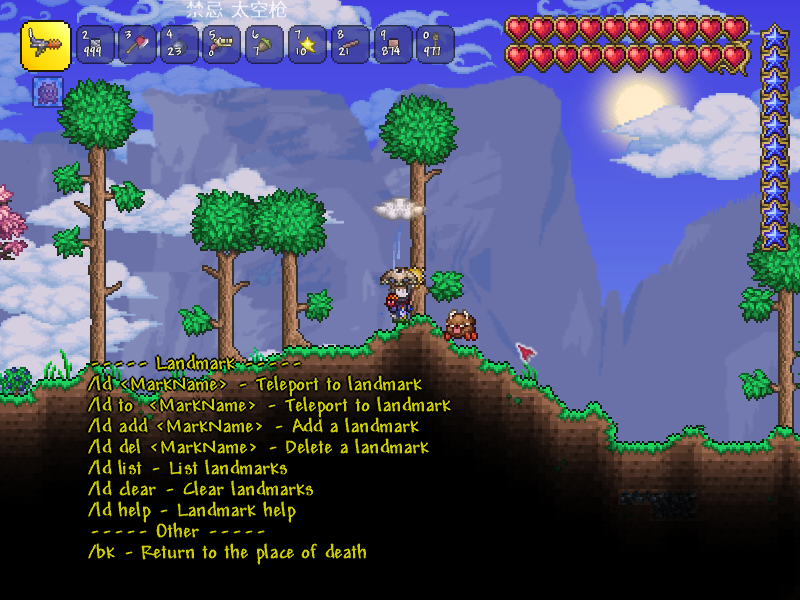Select the wood item in slot 8
Screen dimensions: 800x600
(350, 45)
